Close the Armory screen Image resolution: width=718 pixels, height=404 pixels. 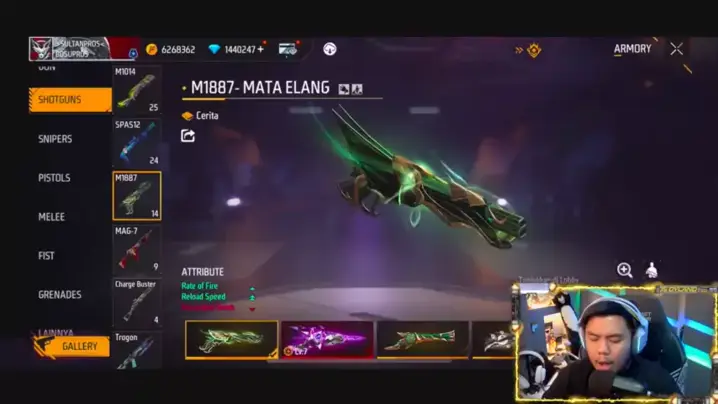click(x=677, y=49)
